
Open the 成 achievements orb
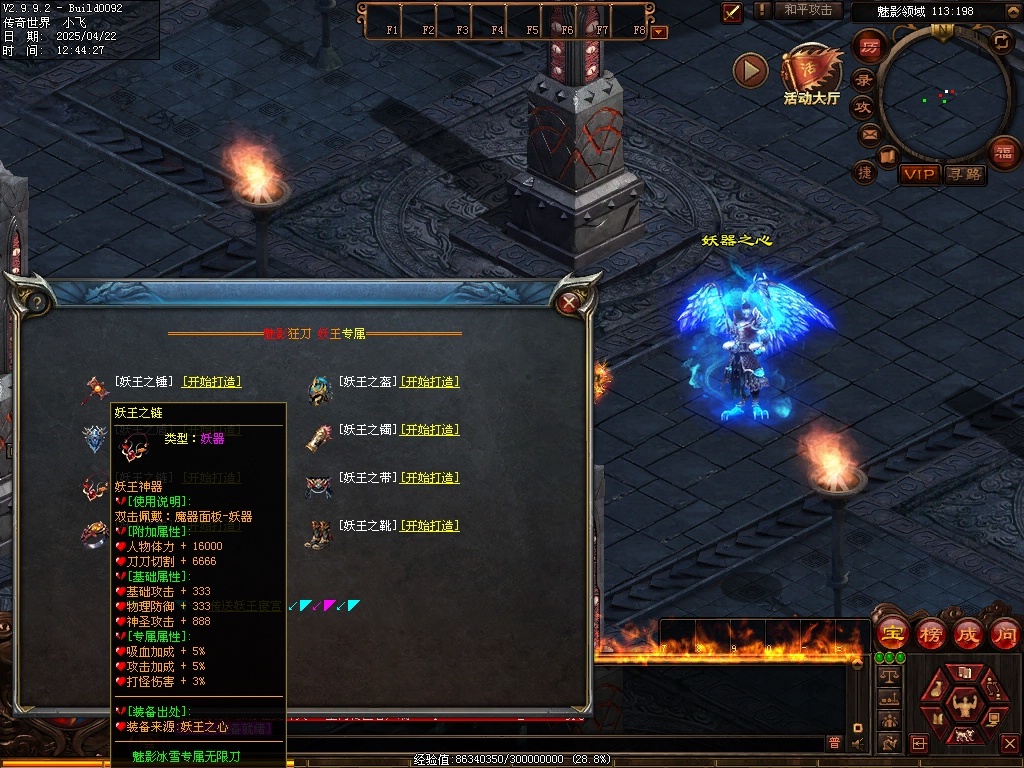(968, 634)
